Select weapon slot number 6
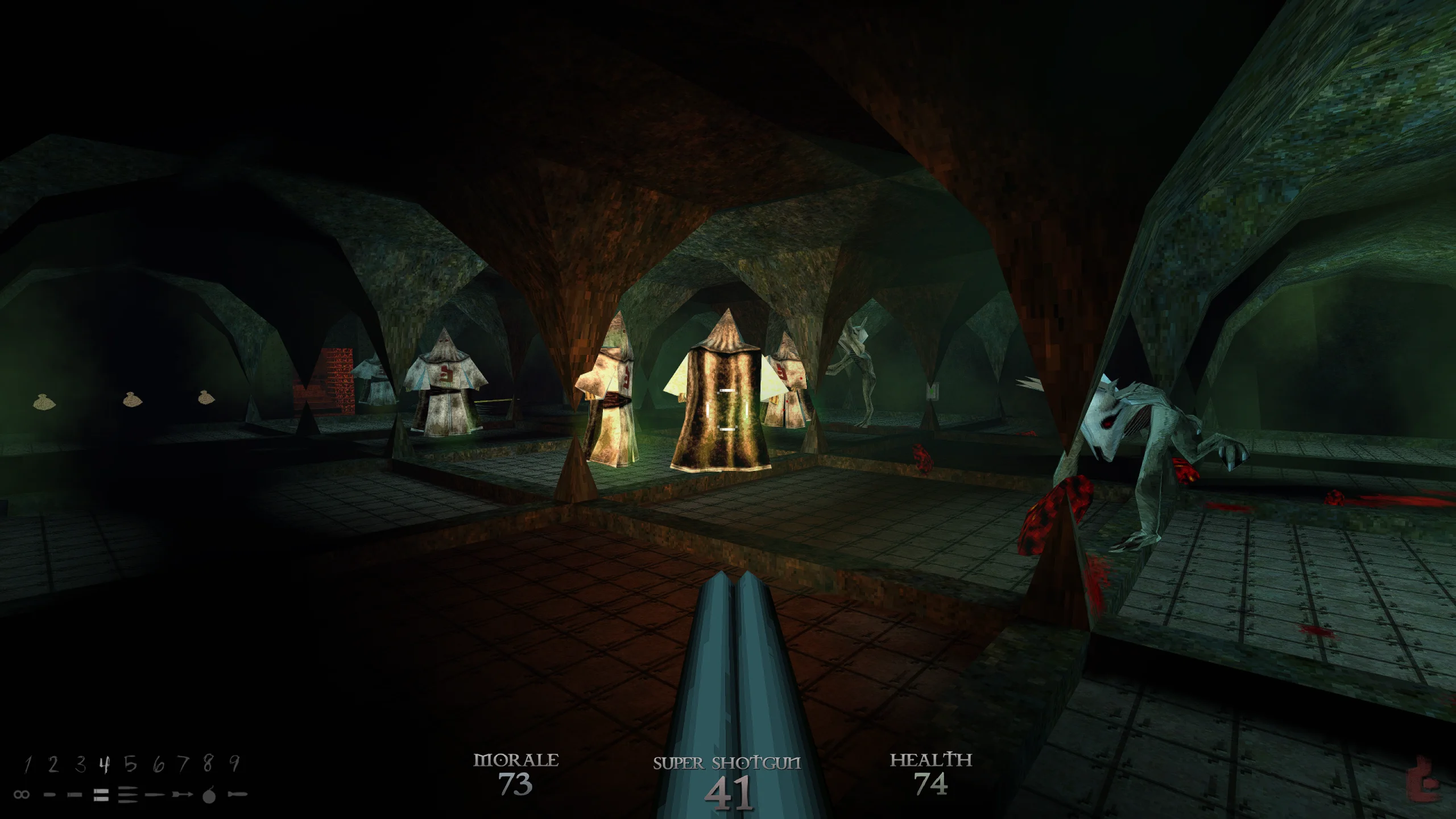This screenshot has height=819, width=1456. (158, 765)
